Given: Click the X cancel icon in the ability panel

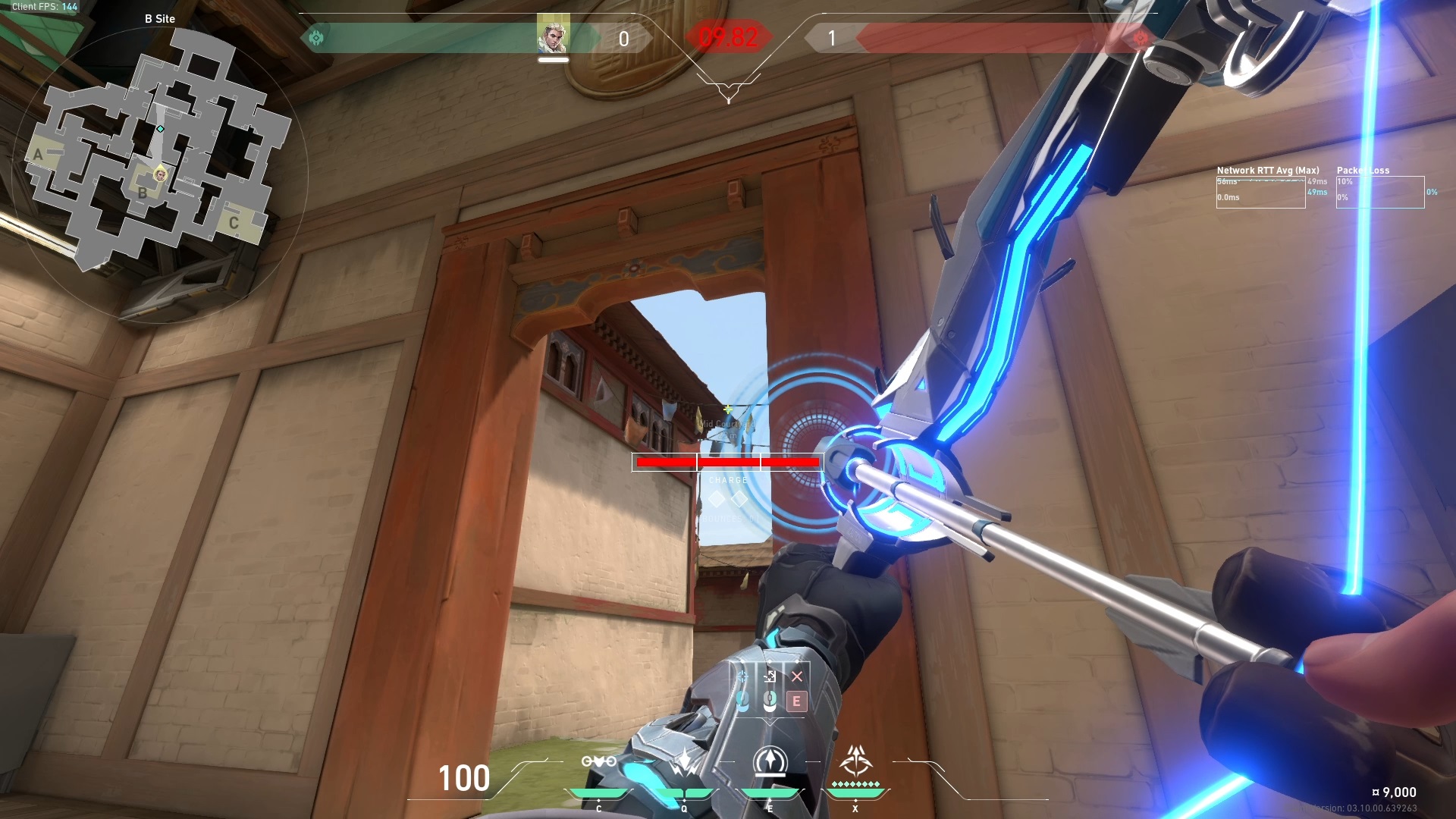Looking at the screenshot, I should point(796,676).
